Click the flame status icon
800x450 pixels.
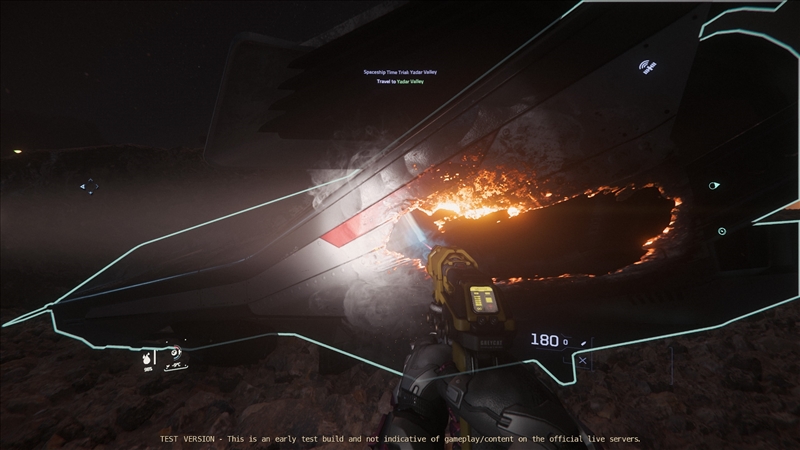tap(146, 357)
